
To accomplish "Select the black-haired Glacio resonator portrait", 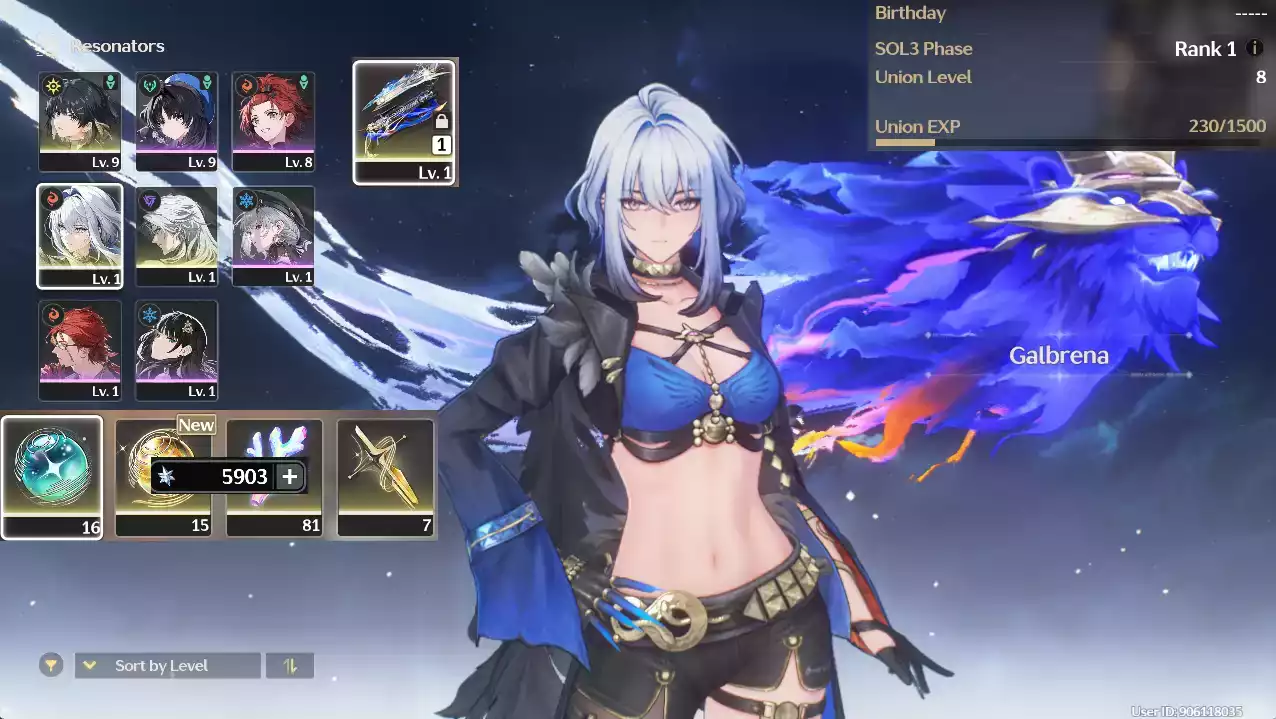I will (177, 349).
